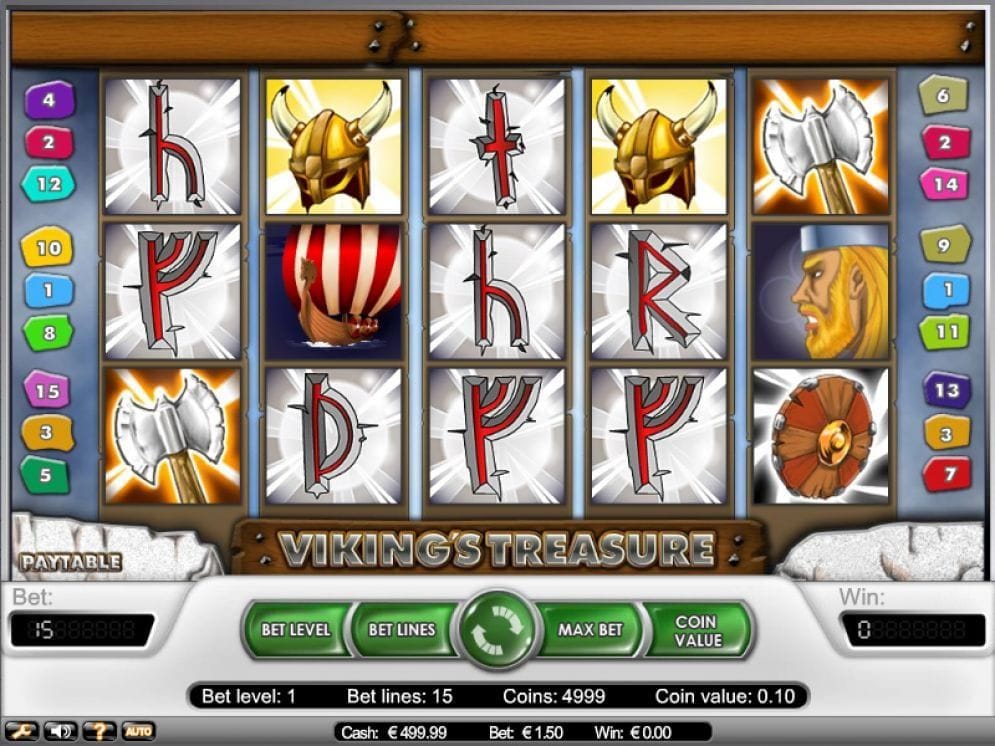Screen dimensions: 995x746
Task: Choose bet line marker 6
Action: [x=945, y=95]
